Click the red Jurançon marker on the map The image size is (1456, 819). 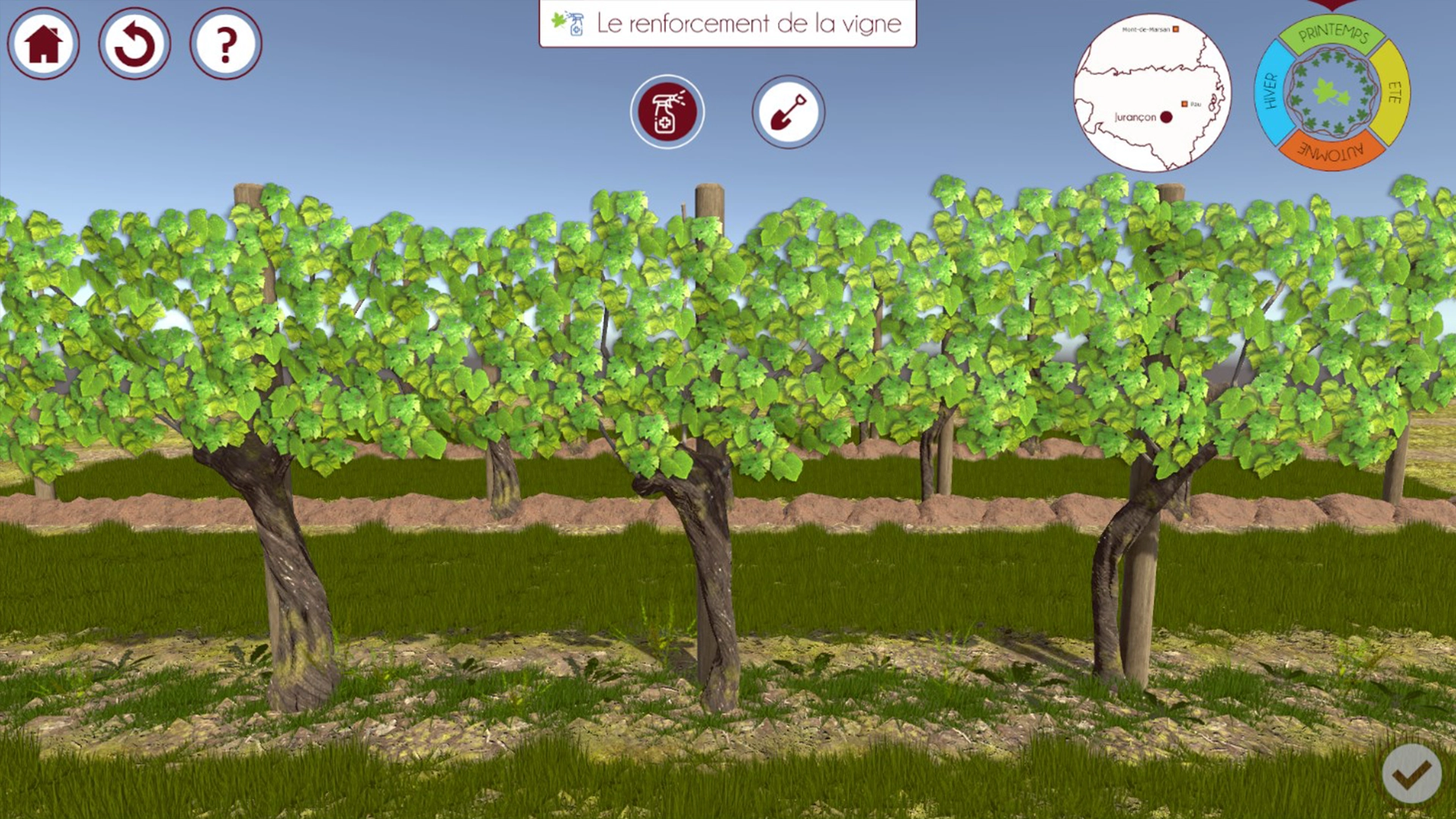(1165, 116)
